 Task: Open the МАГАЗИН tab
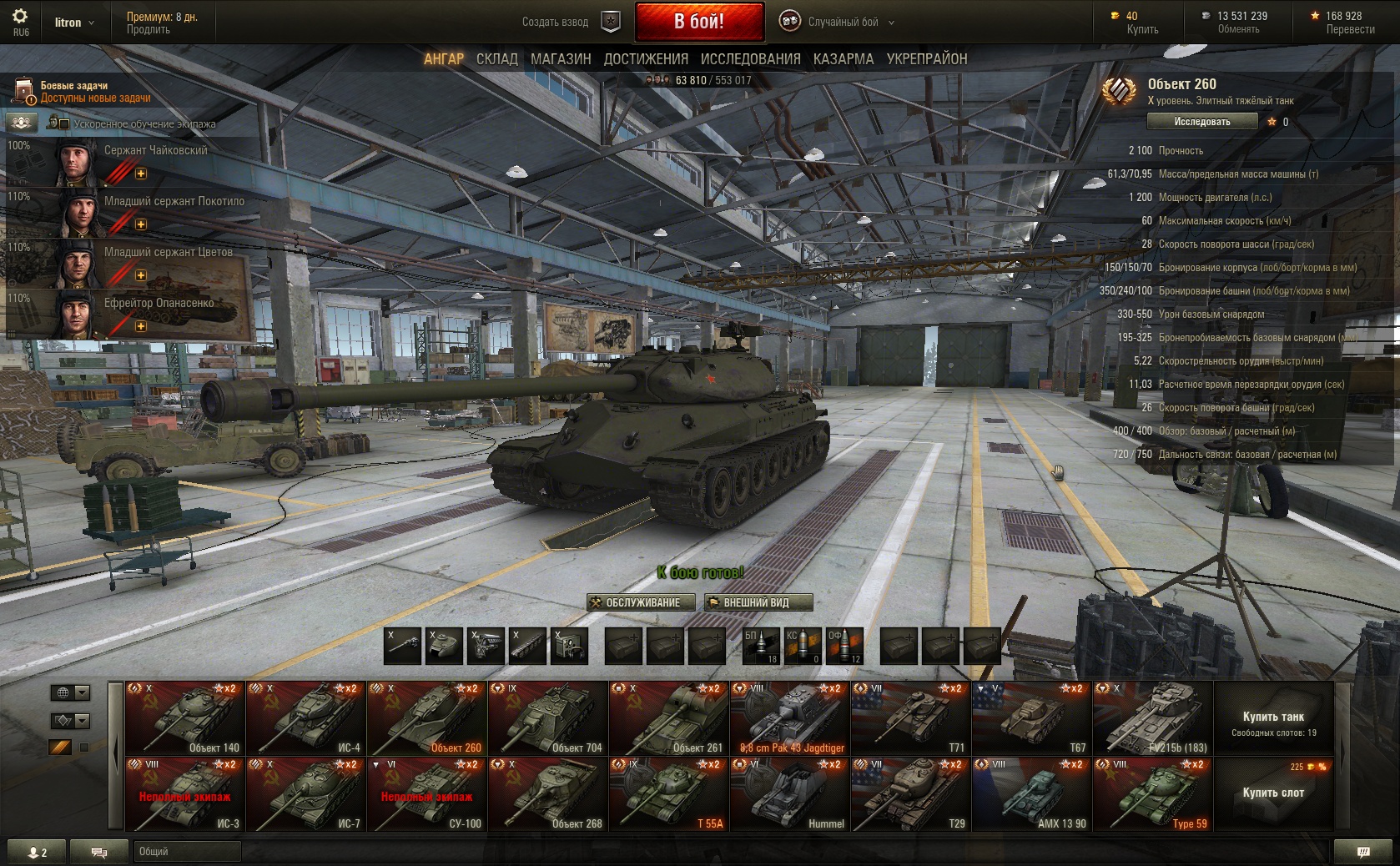point(561,58)
